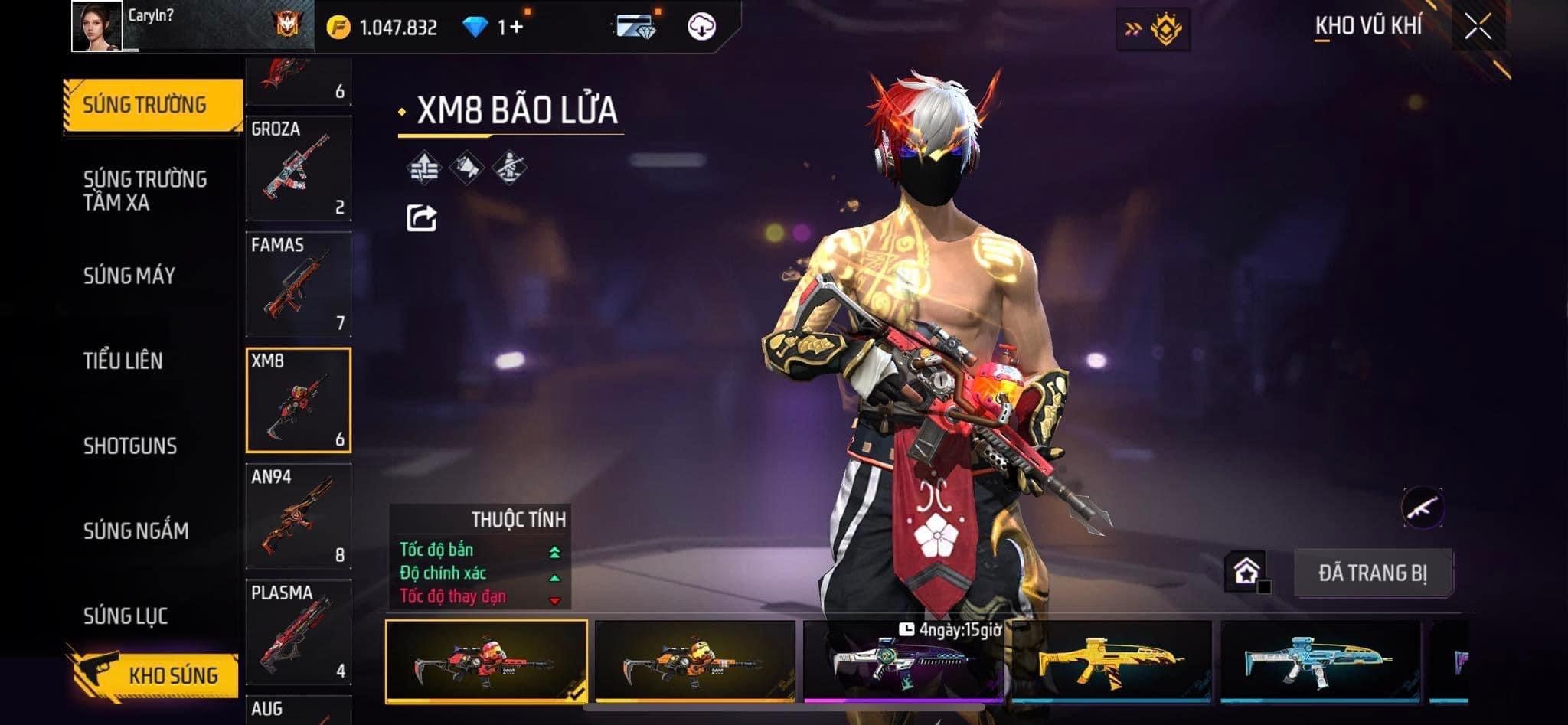This screenshot has width=1568, height=725.
Task: Open the player profile avatar
Action: click(96, 26)
